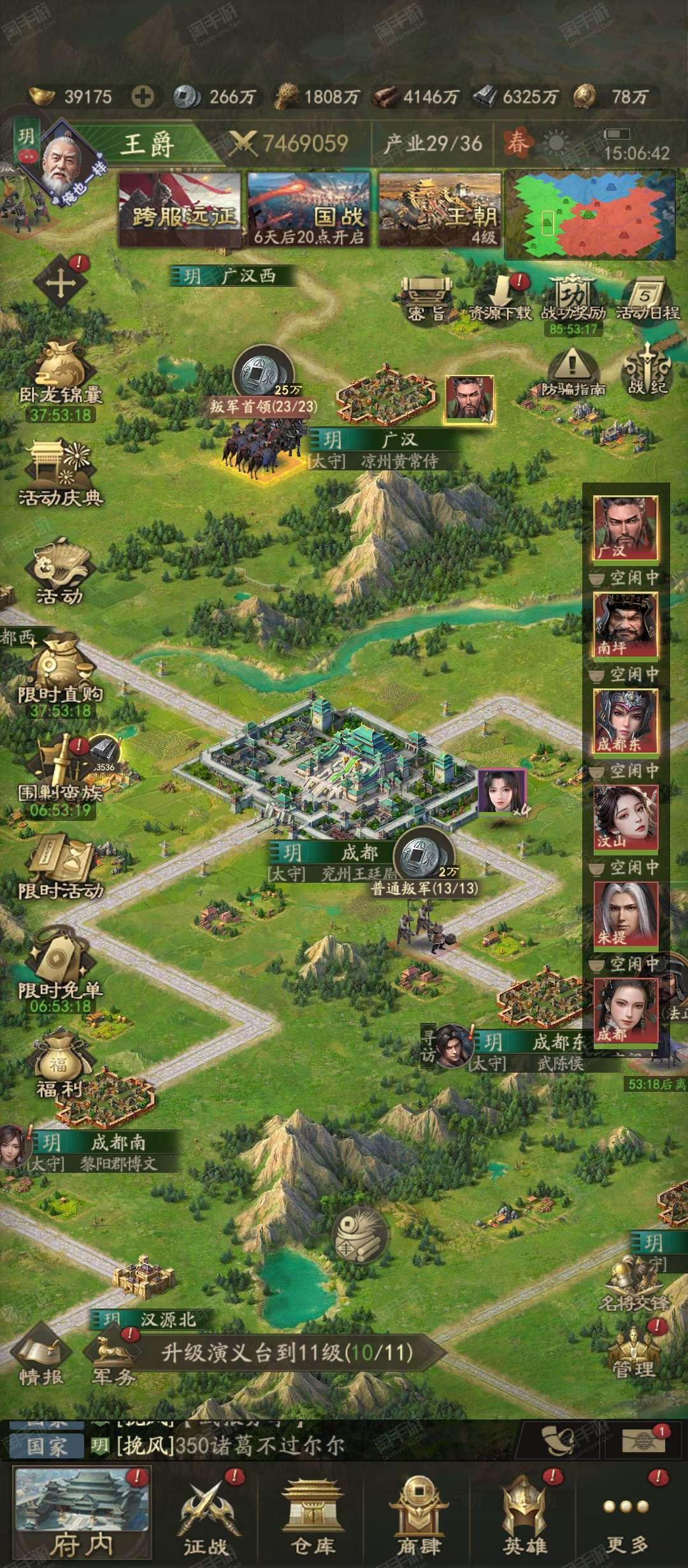Open the 活动日程 event calendar
This screenshot has width=688, height=1568.
tap(647, 299)
